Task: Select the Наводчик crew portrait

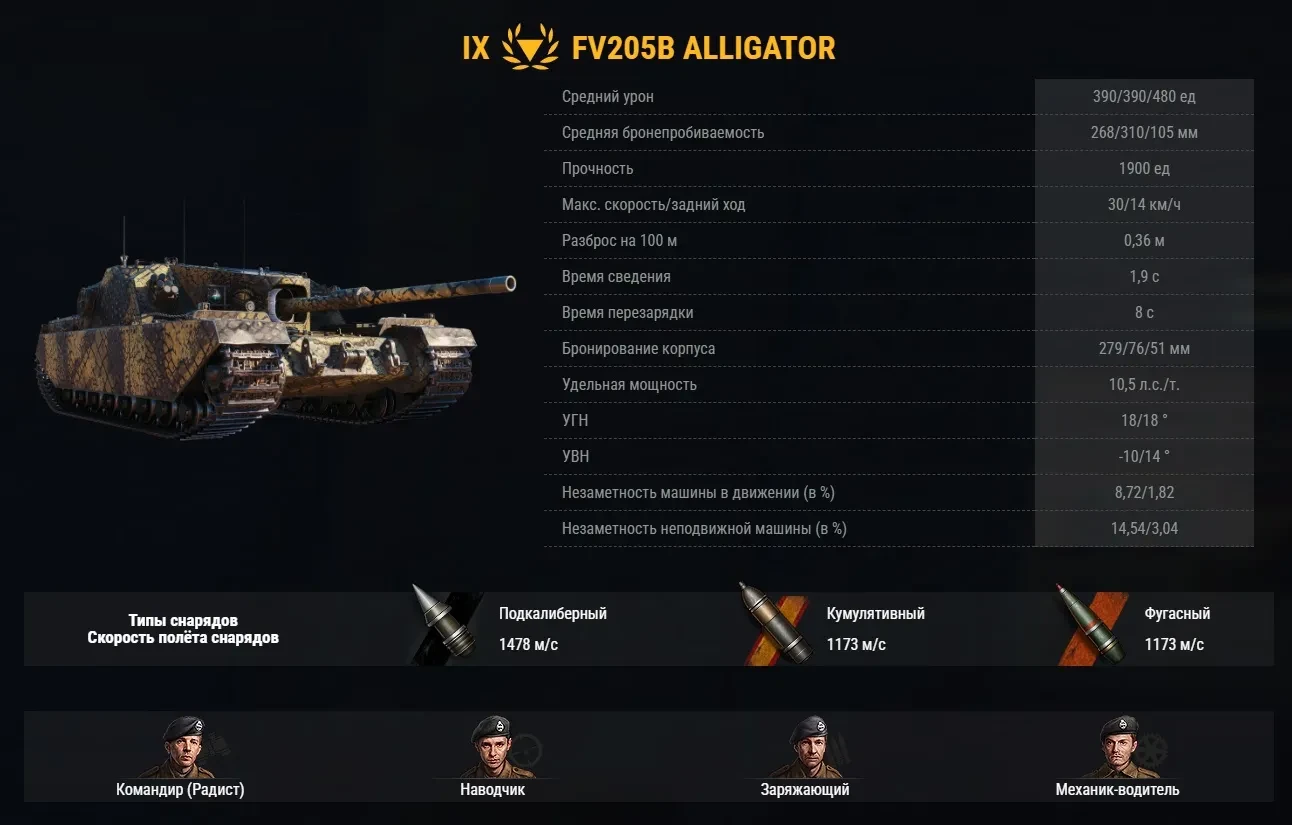Action: point(492,747)
